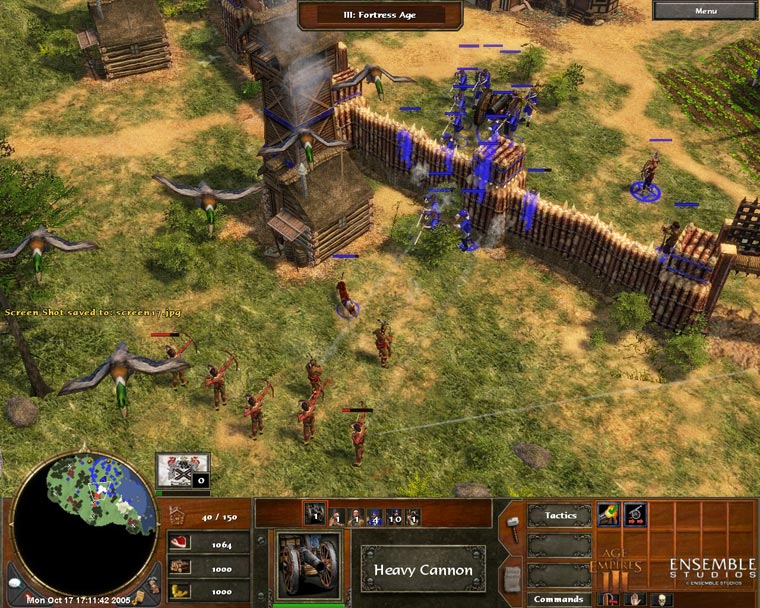Screen dimensions: 760x608
Task: Click the stone tablet icon below the hammer
Action: [x=511, y=578]
